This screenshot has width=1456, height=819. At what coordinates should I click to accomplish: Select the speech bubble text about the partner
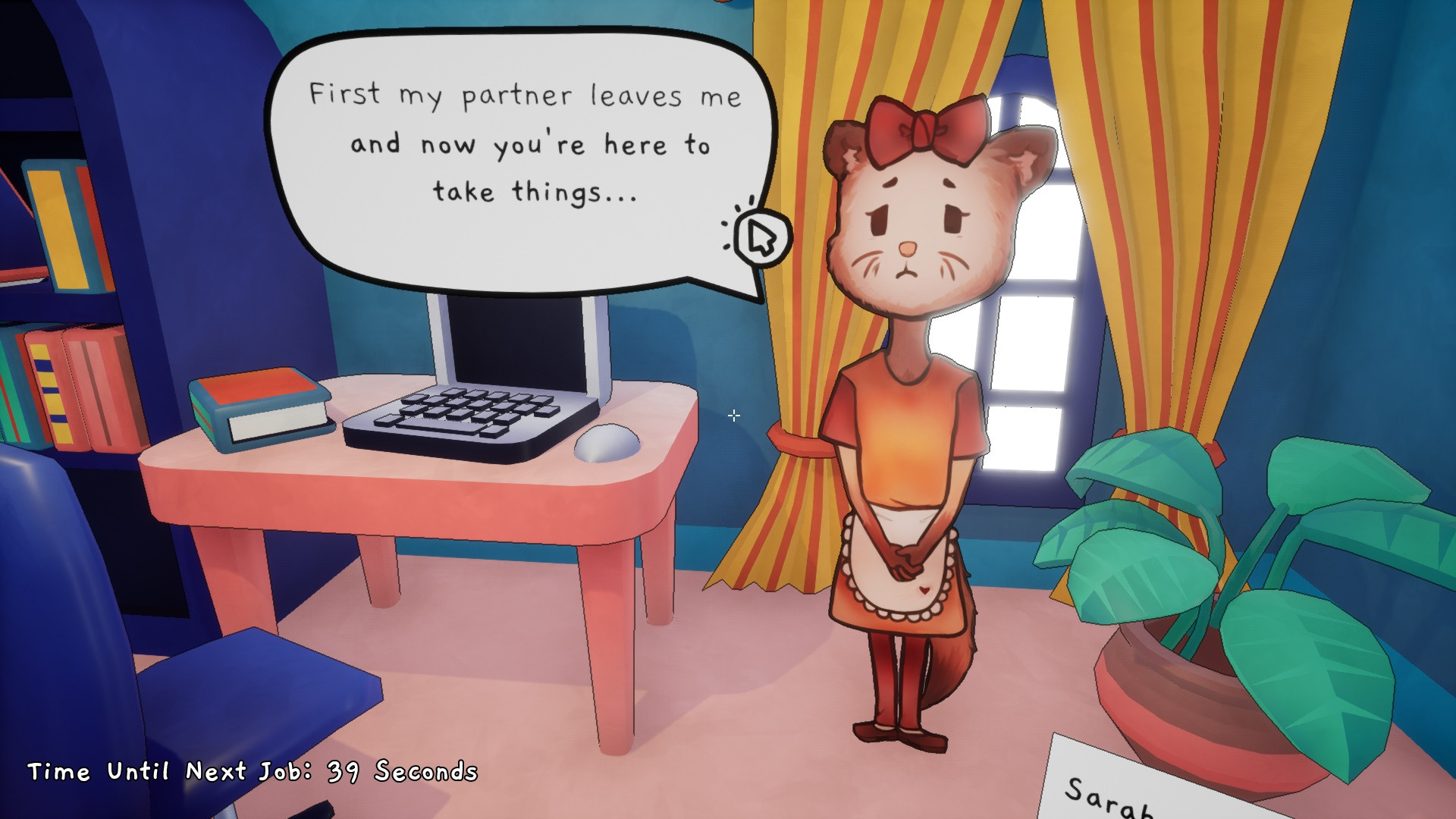coord(523,144)
